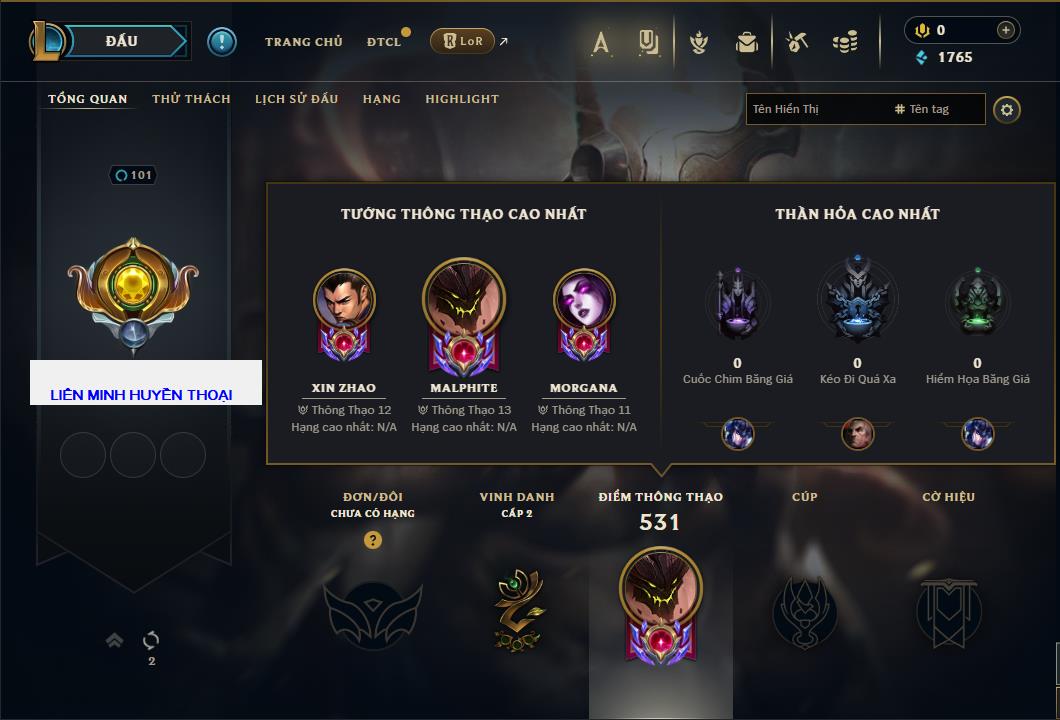The height and width of the screenshot is (720, 1060).
Task: Open profile settings gear icon
Action: [1007, 109]
